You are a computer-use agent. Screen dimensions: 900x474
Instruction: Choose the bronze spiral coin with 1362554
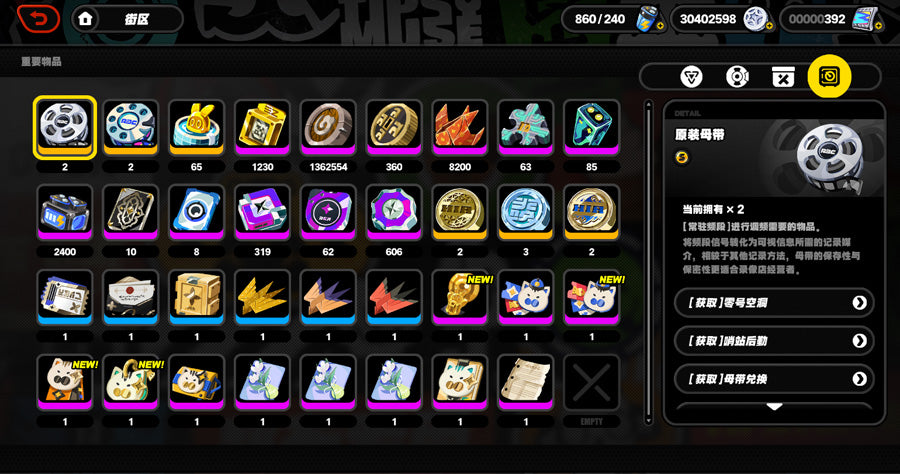[328, 126]
